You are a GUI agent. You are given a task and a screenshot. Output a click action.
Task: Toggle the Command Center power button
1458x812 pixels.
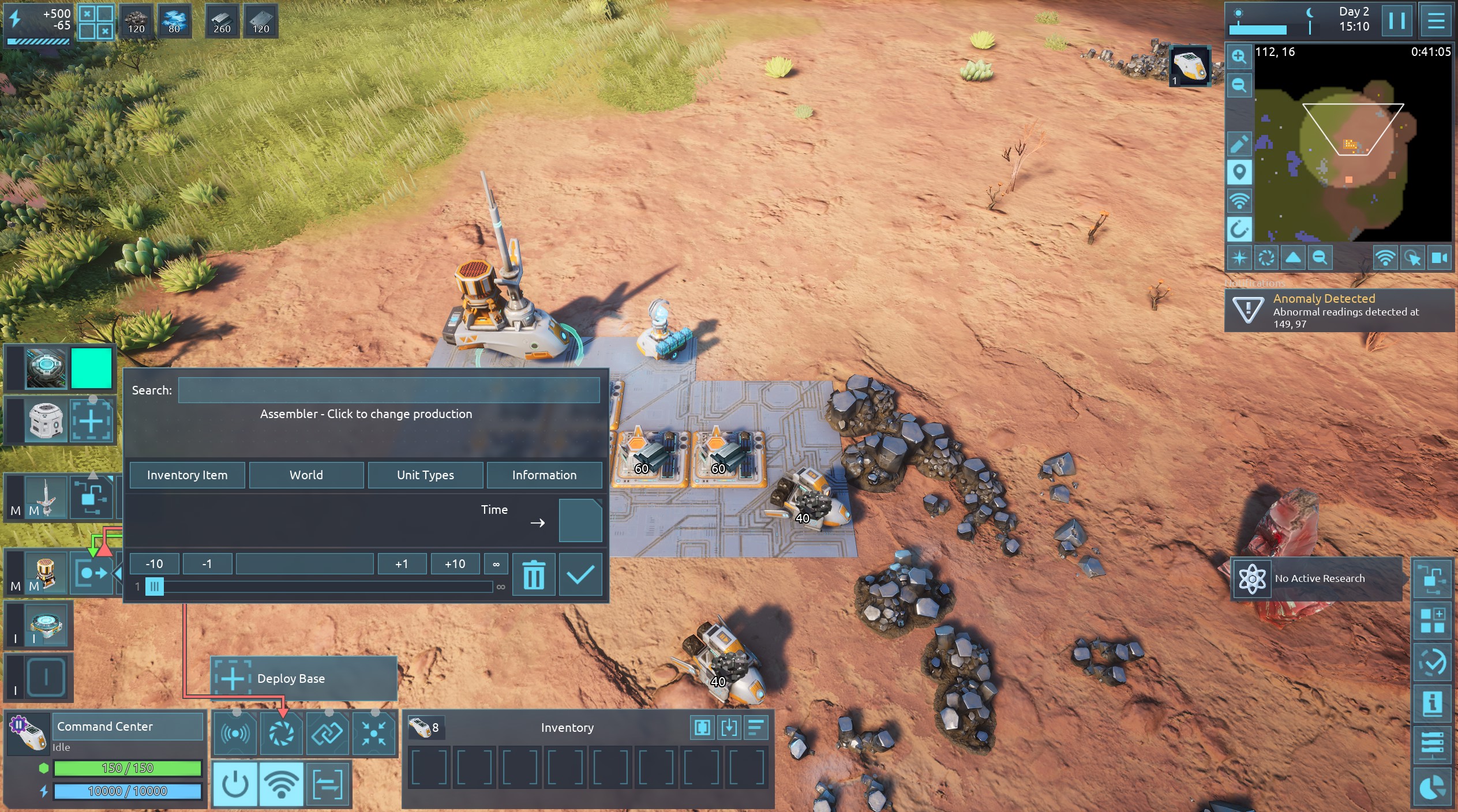pos(235,784)
